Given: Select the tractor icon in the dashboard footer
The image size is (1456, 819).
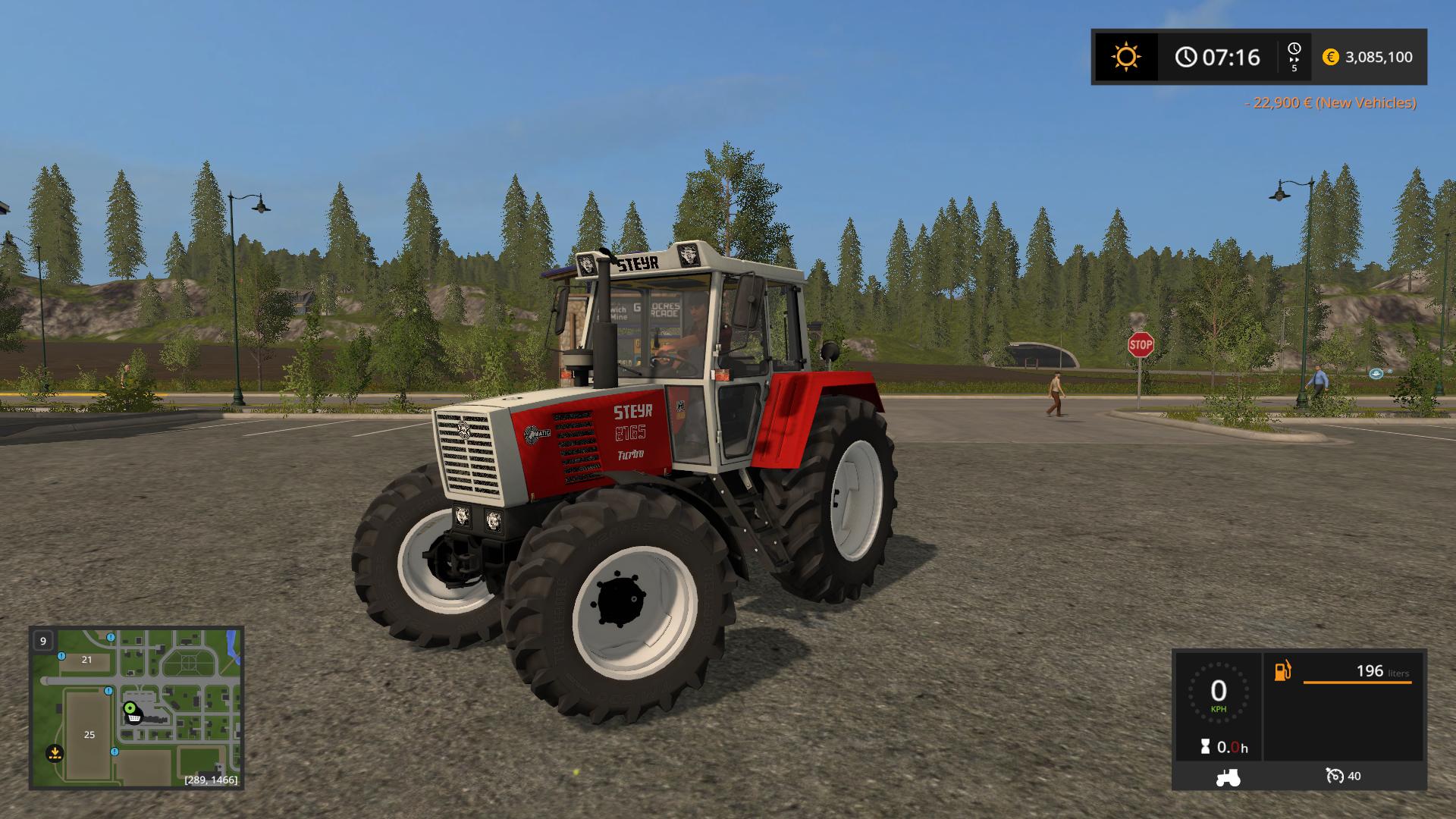Looking at the screenshot, I should tap(1228, 778).
